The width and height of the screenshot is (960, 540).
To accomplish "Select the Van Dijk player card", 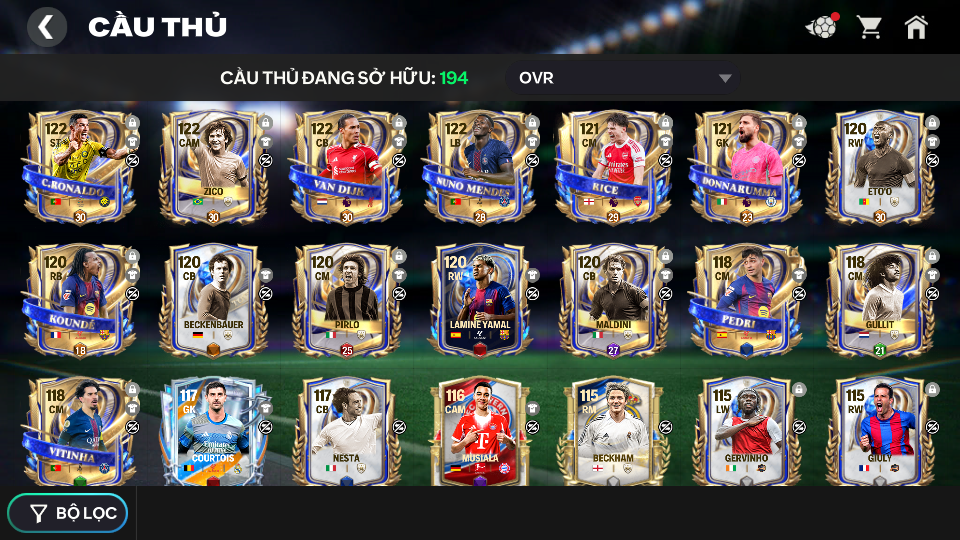I will (345, 167).
